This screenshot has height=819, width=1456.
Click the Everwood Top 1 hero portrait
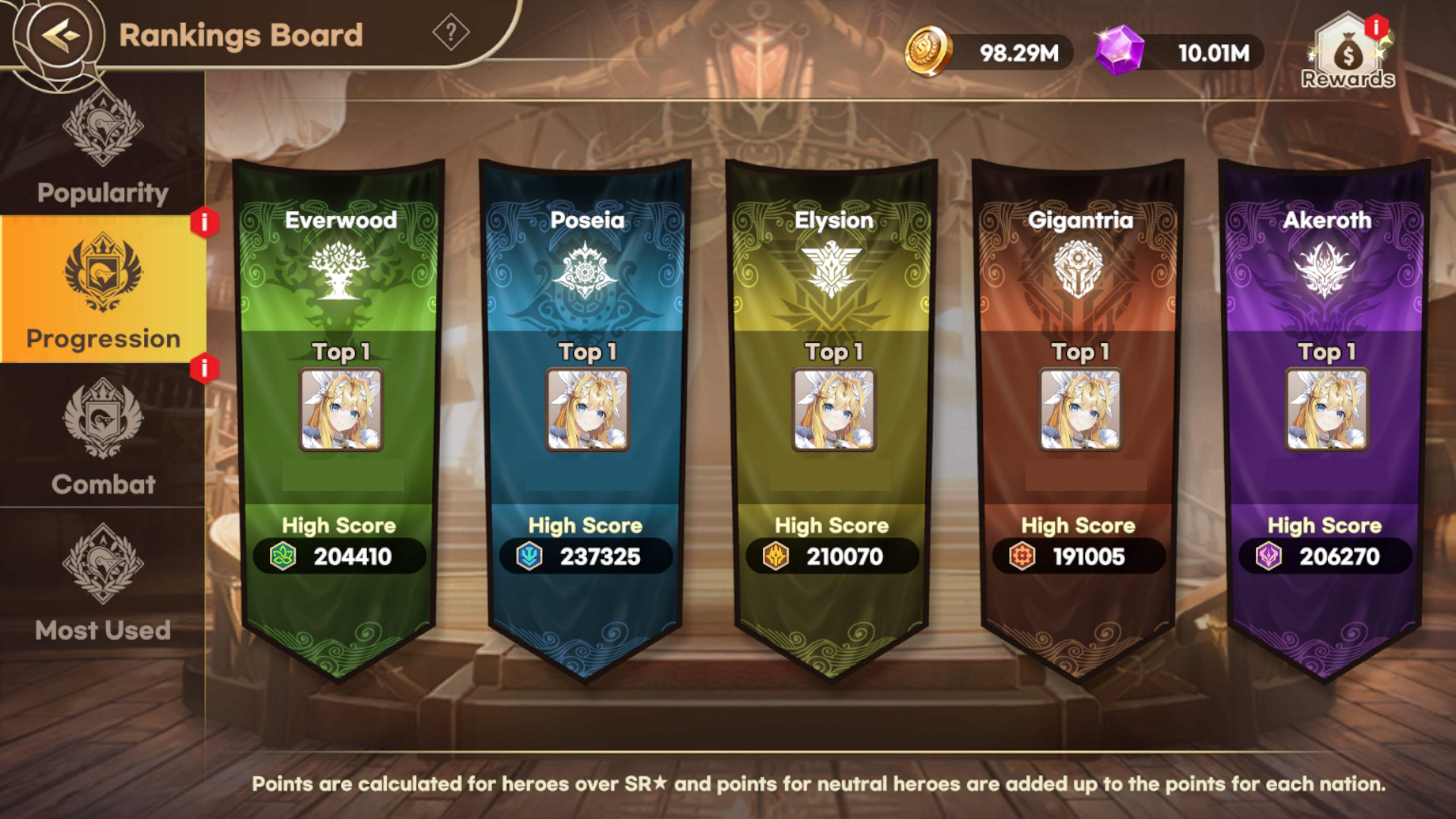(x=341, y=409)
